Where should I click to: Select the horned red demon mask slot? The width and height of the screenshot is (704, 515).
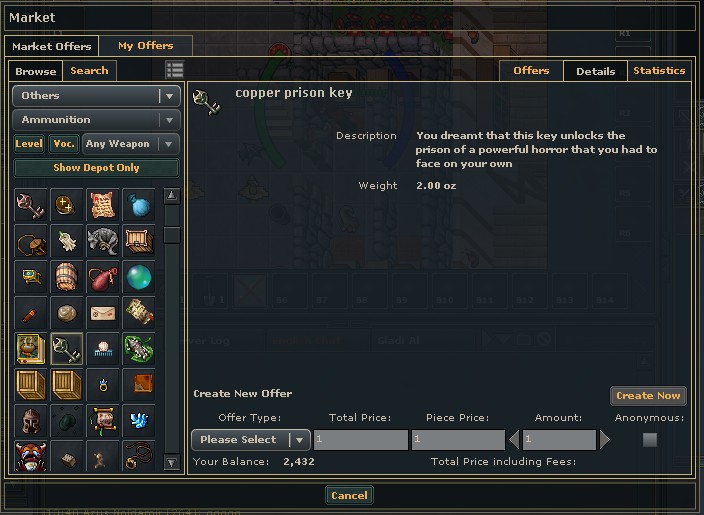(x=31, y=457)
